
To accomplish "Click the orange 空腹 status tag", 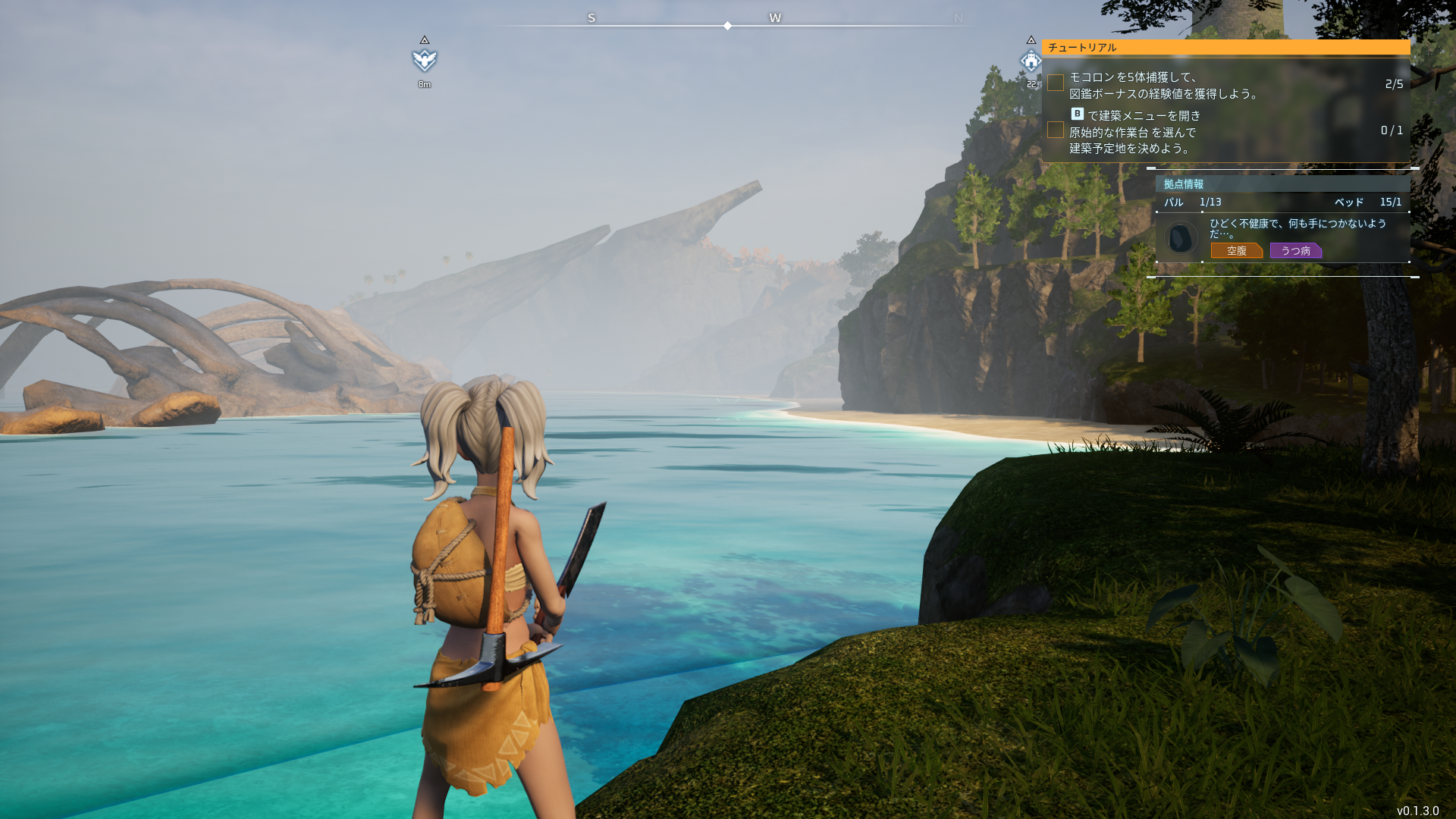I will tap(1236, 251).
